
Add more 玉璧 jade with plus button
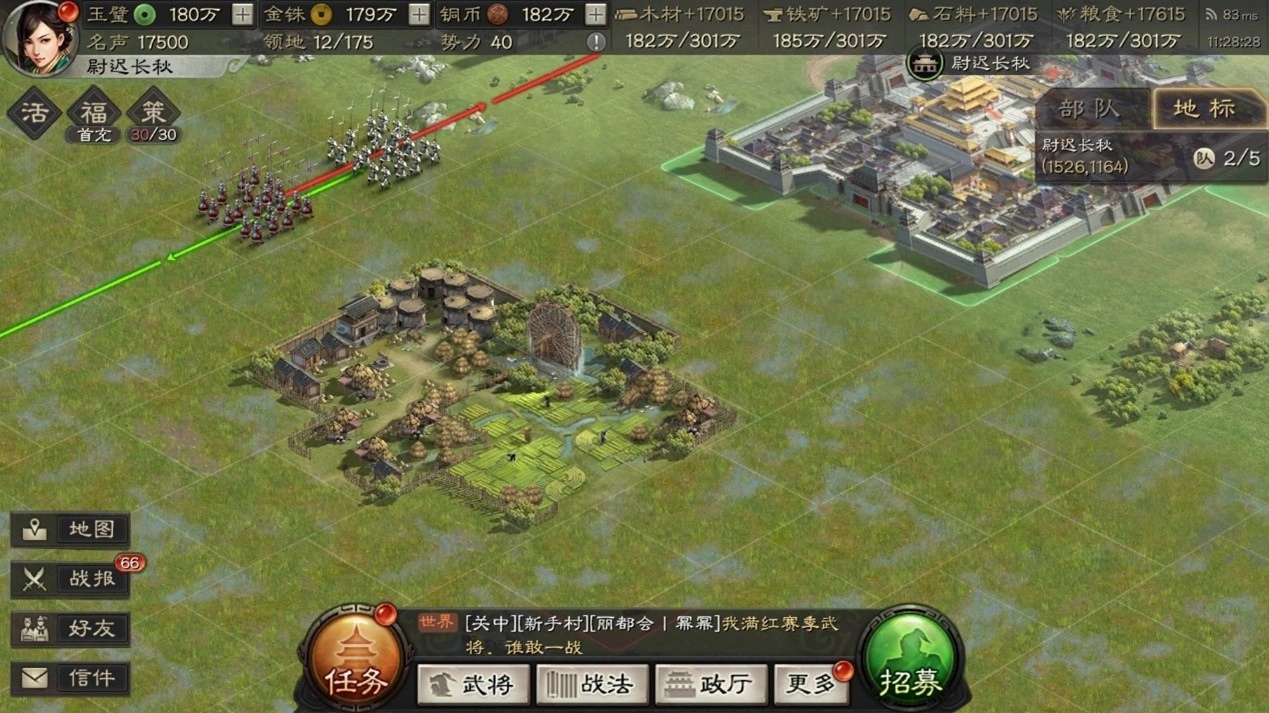pos(242,14)
